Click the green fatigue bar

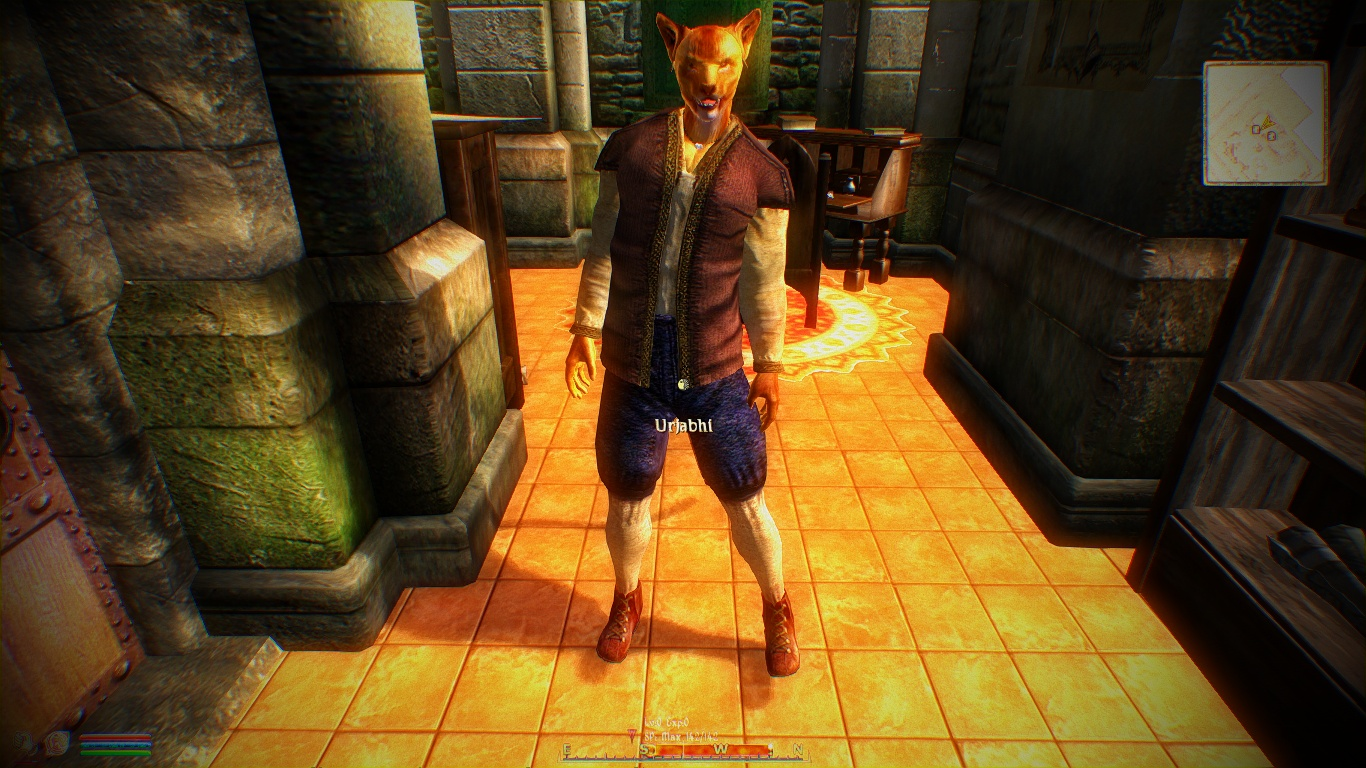click(116, 753)
